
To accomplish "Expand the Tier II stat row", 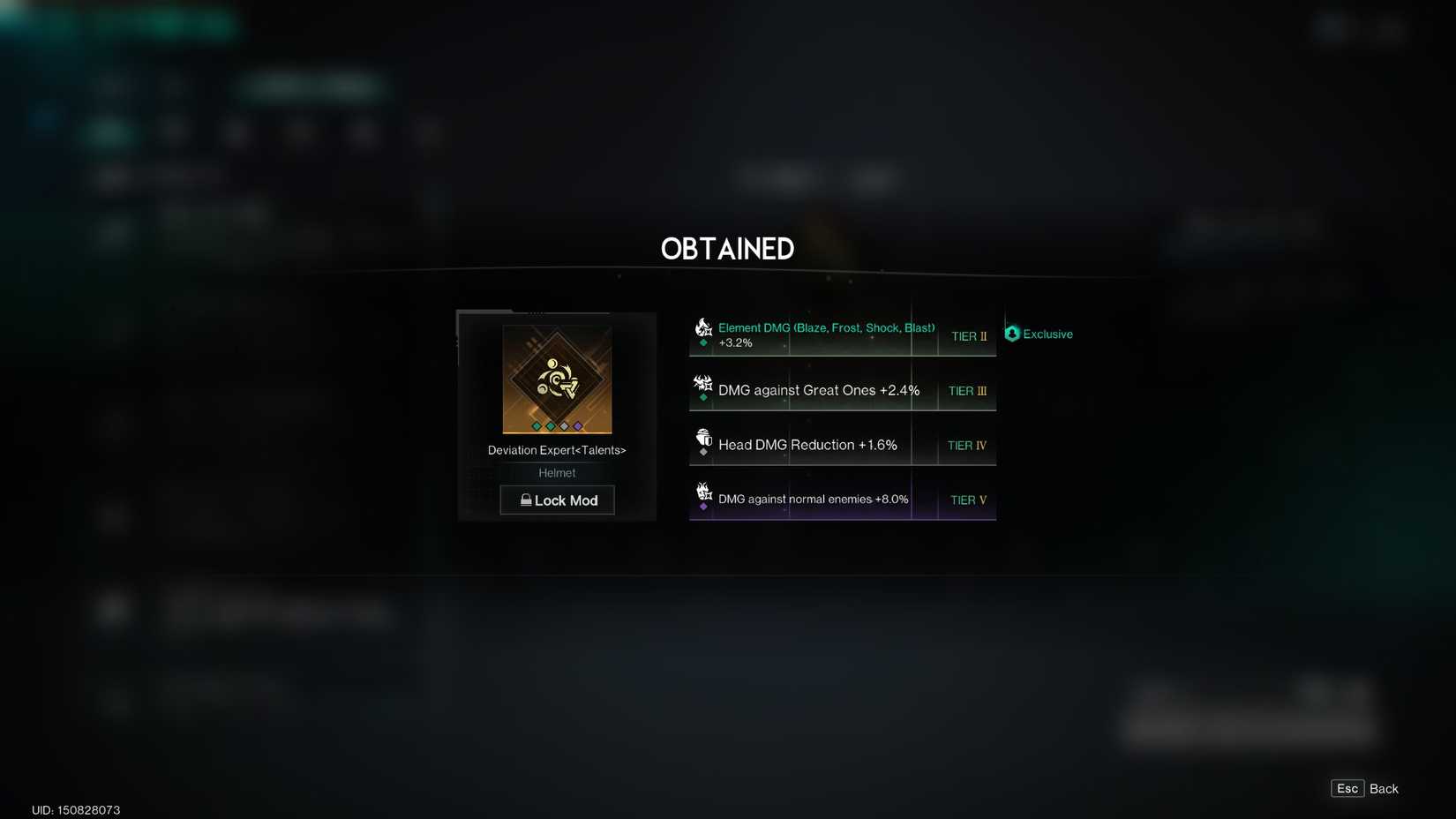I will pyautogui.click(x=842, y=335).
